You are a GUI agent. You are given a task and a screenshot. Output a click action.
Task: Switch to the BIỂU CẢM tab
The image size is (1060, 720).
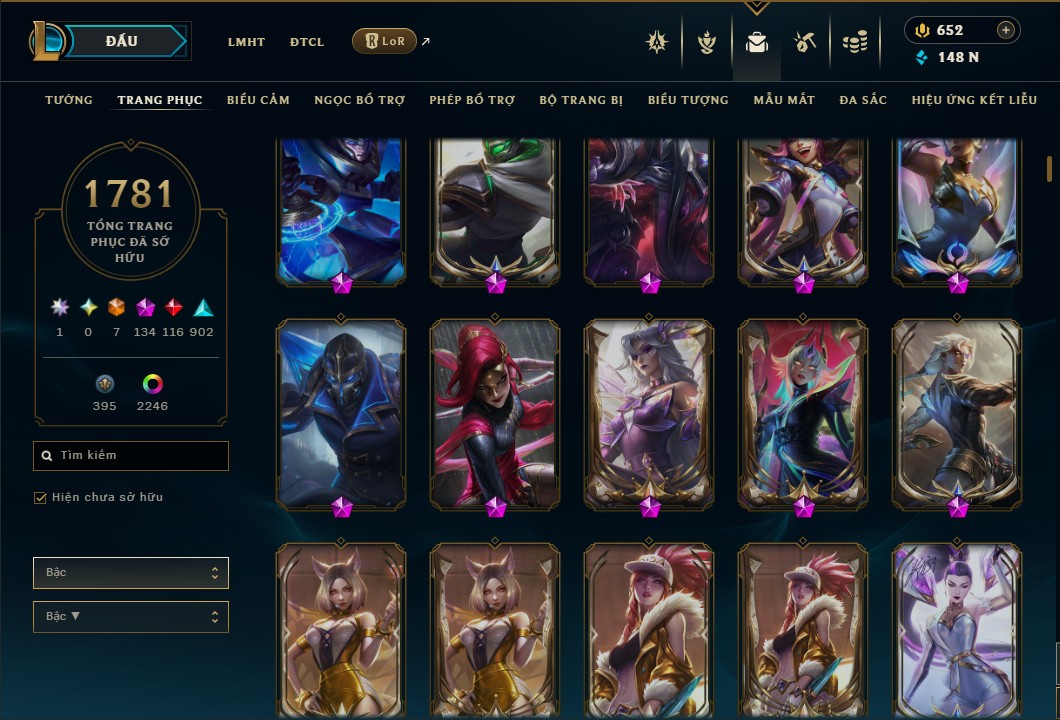tap(258, 100)
